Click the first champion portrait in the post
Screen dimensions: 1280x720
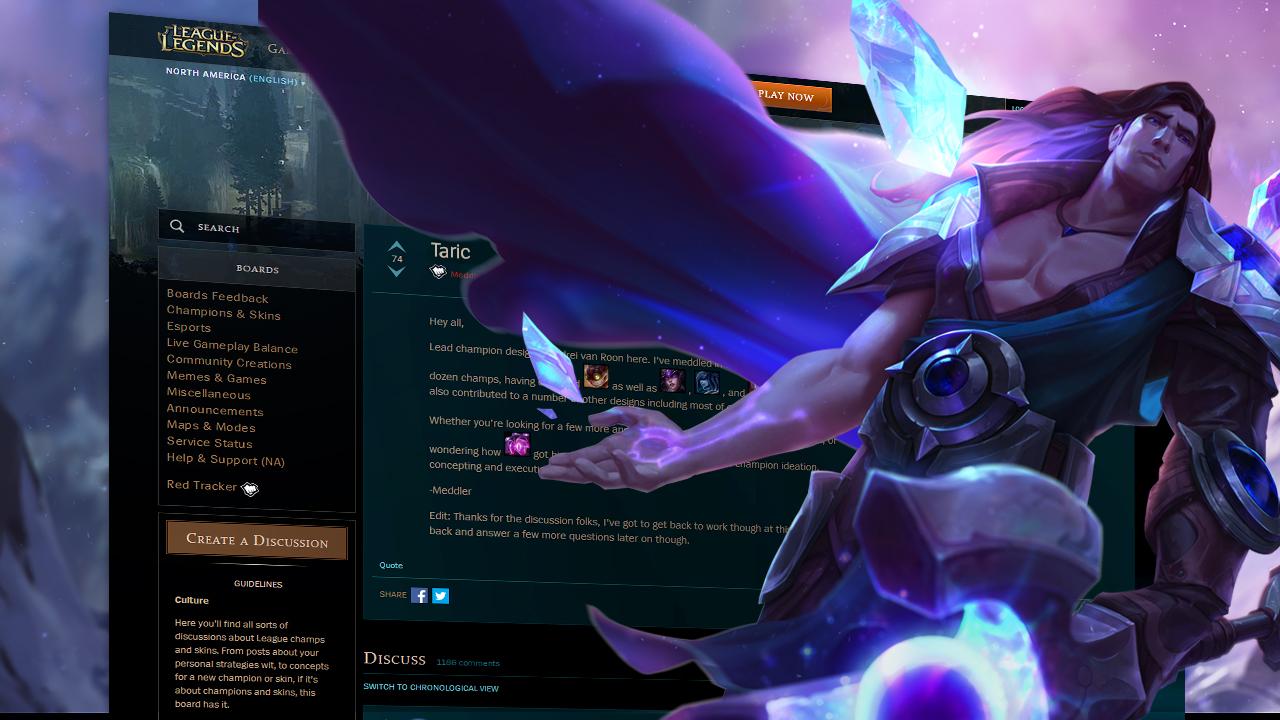point(595,377)
